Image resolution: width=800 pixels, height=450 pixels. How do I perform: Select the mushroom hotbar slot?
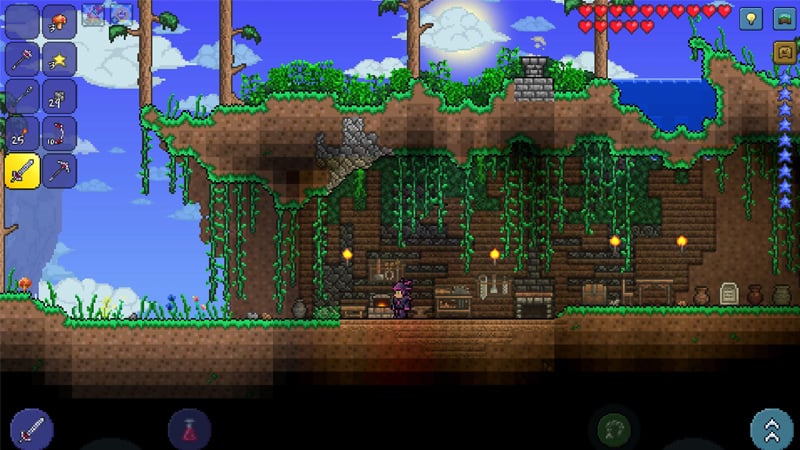coord(59,22)
